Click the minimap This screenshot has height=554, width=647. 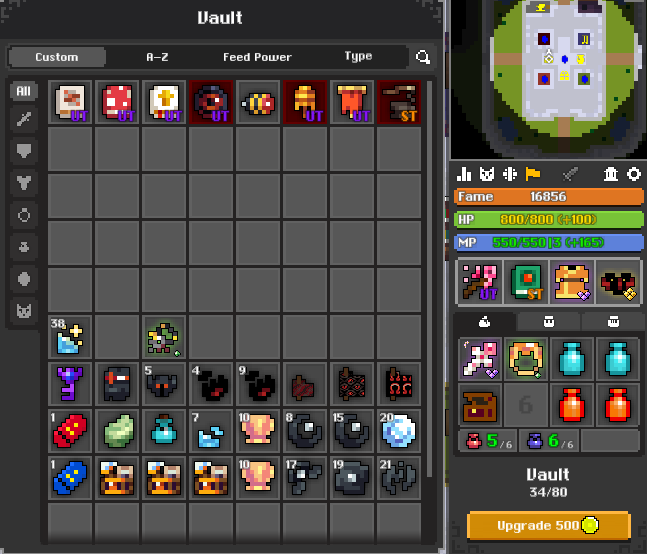pos(548,75)
